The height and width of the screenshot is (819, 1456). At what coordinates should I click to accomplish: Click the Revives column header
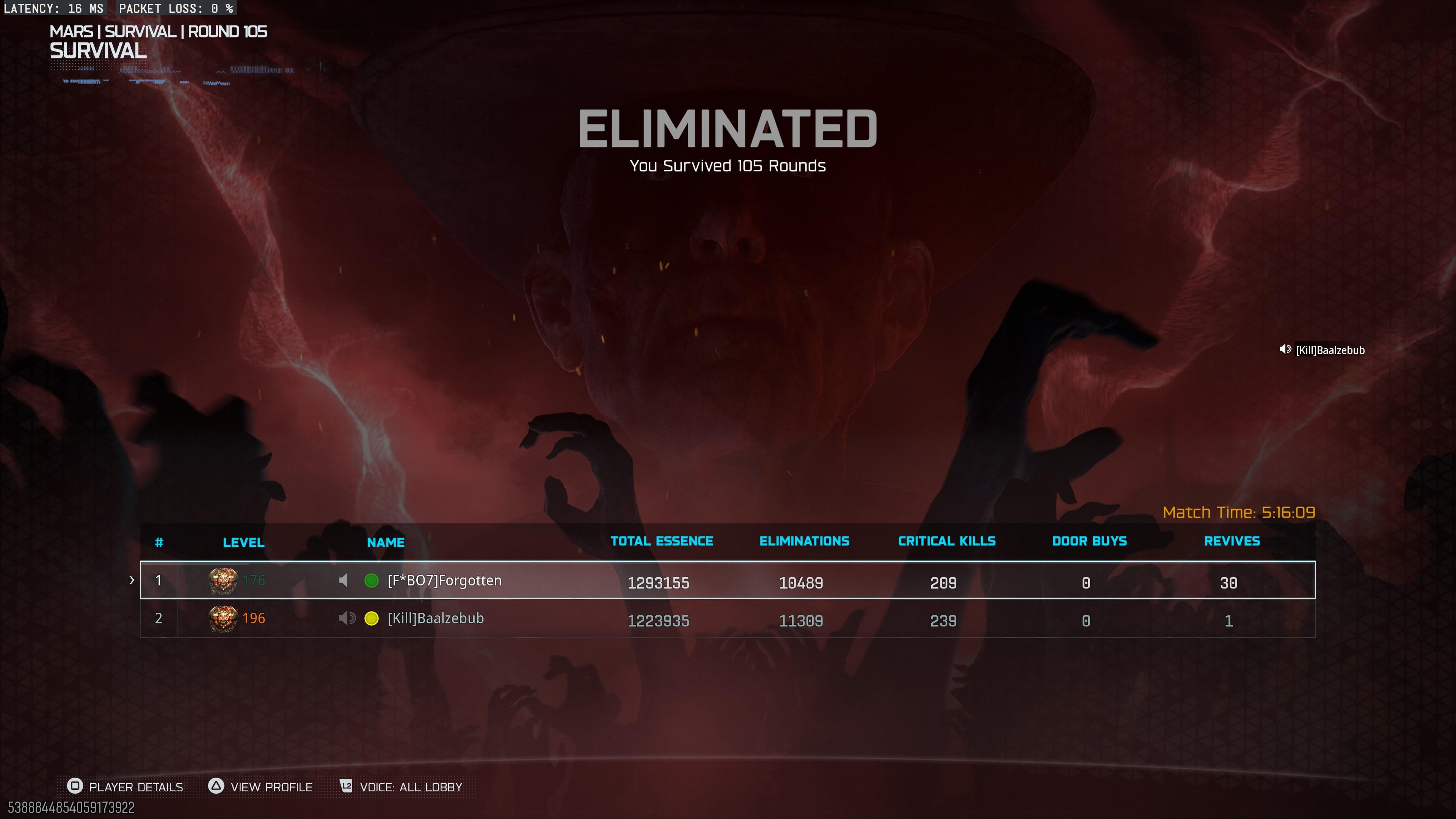pos(1232,541)
